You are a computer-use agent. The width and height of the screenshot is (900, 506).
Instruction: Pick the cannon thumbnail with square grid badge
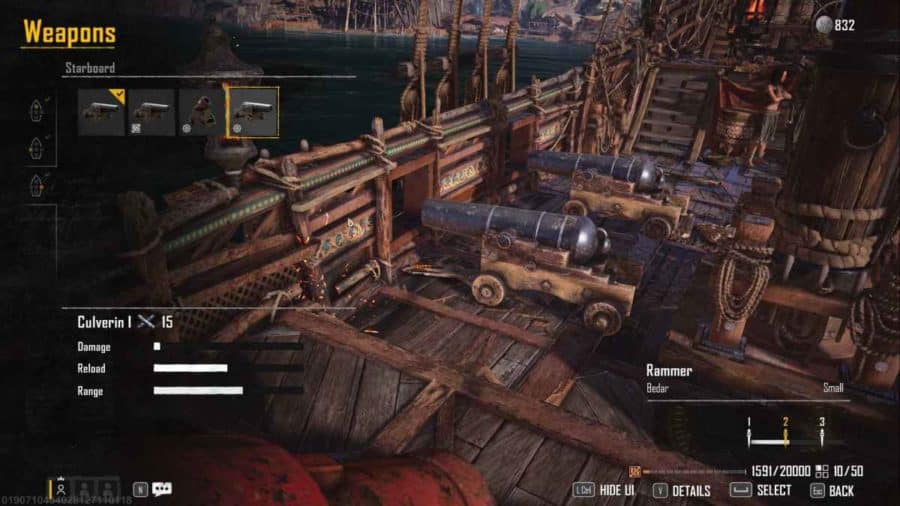(x=151, y=112)
